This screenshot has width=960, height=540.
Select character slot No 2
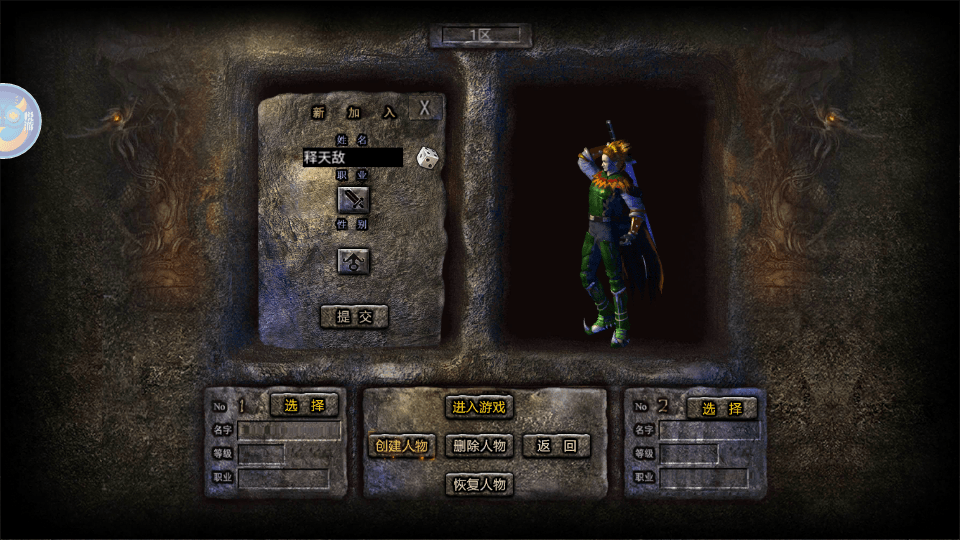click(721, 408)
